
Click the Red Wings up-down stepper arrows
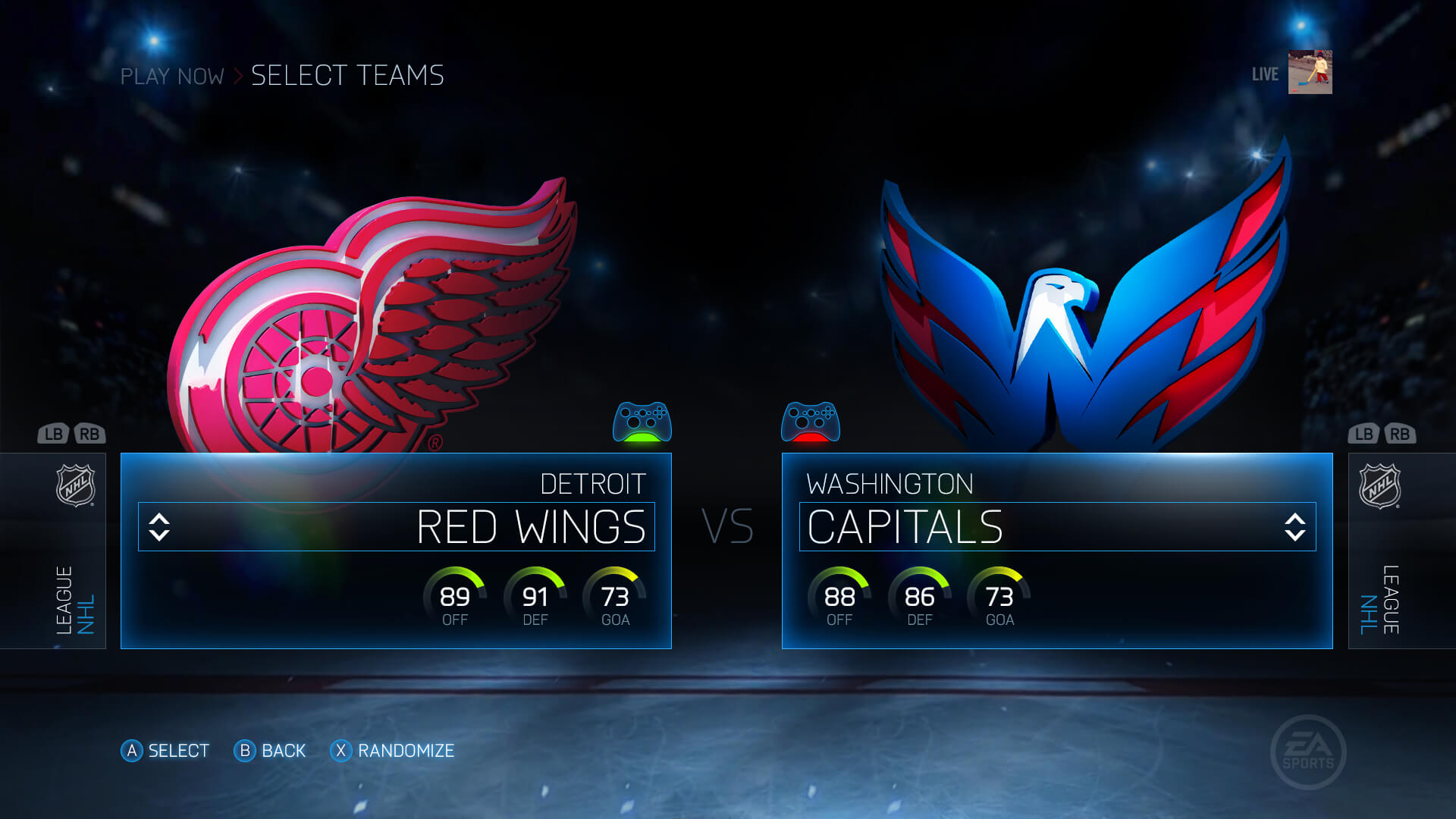159,527
